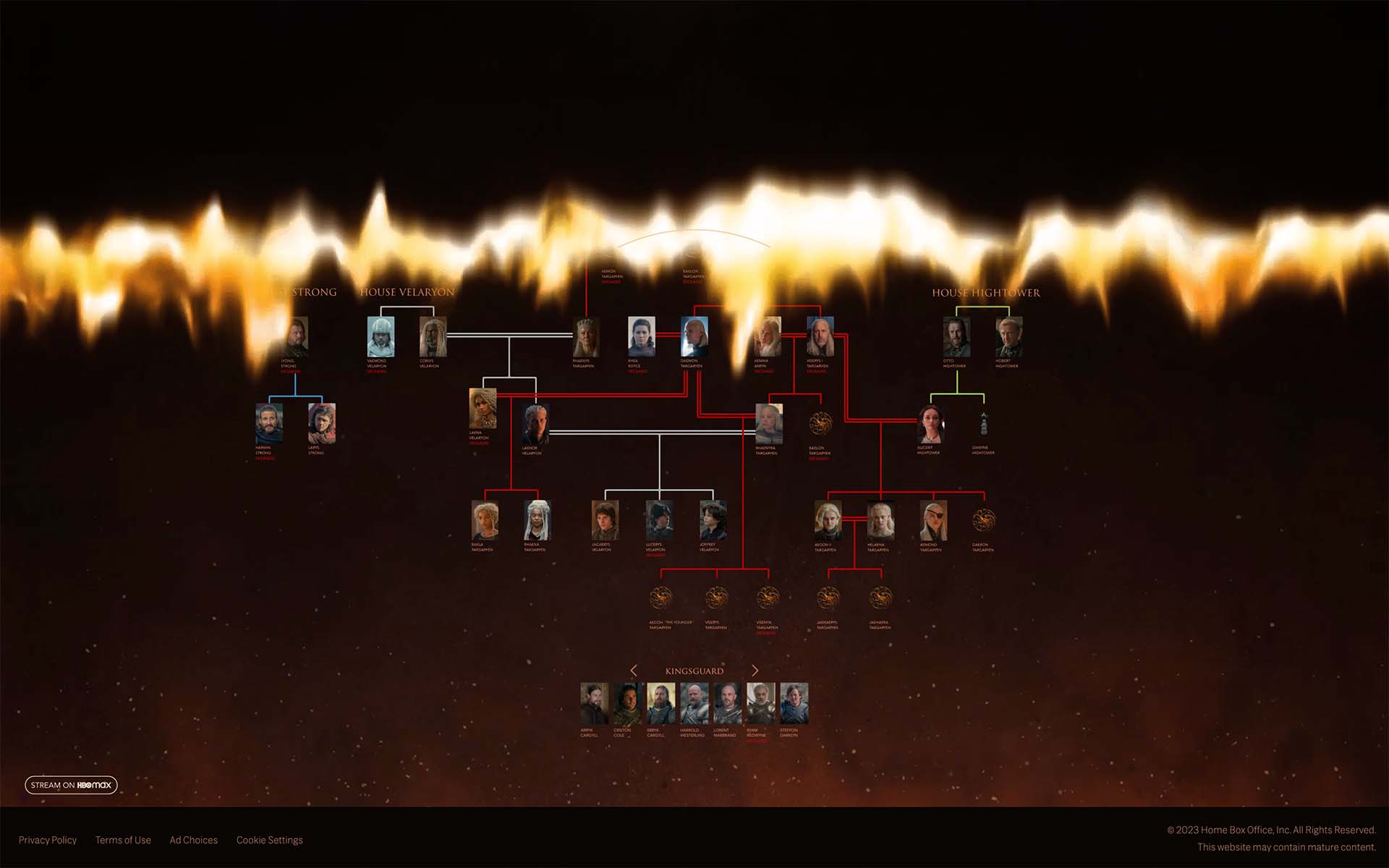Select Daeron Targaryen's dragon sigil
Image resolution: width=1389 pixels, height=868 pixels.
point(984,521)
